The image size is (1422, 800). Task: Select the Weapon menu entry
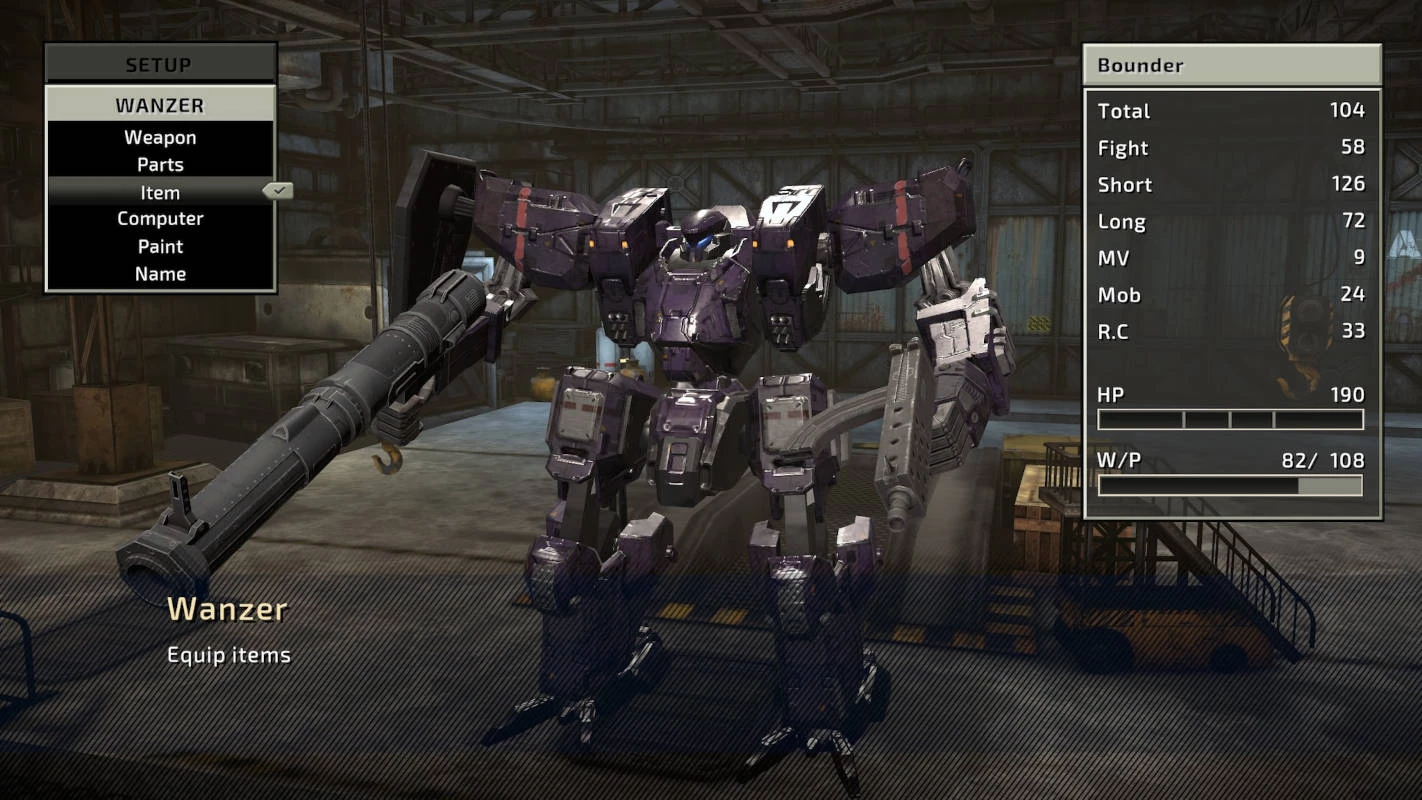pyautogui.click(x=160, y=138)
